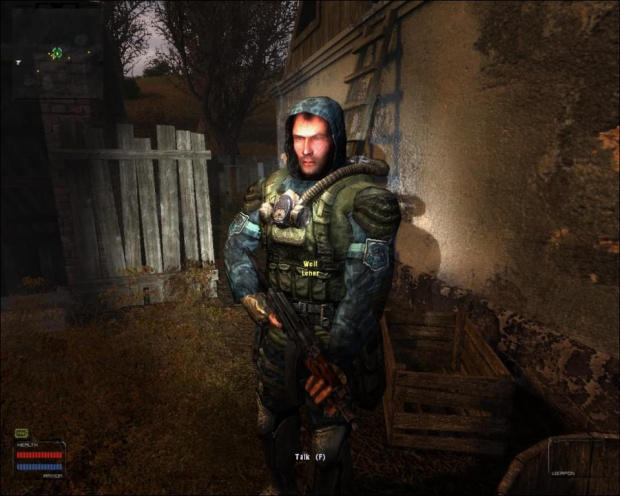The height and width of the screenshot is (496, 620).
Task: Select the green player marker on minimap
Action: tap(56, 53)
